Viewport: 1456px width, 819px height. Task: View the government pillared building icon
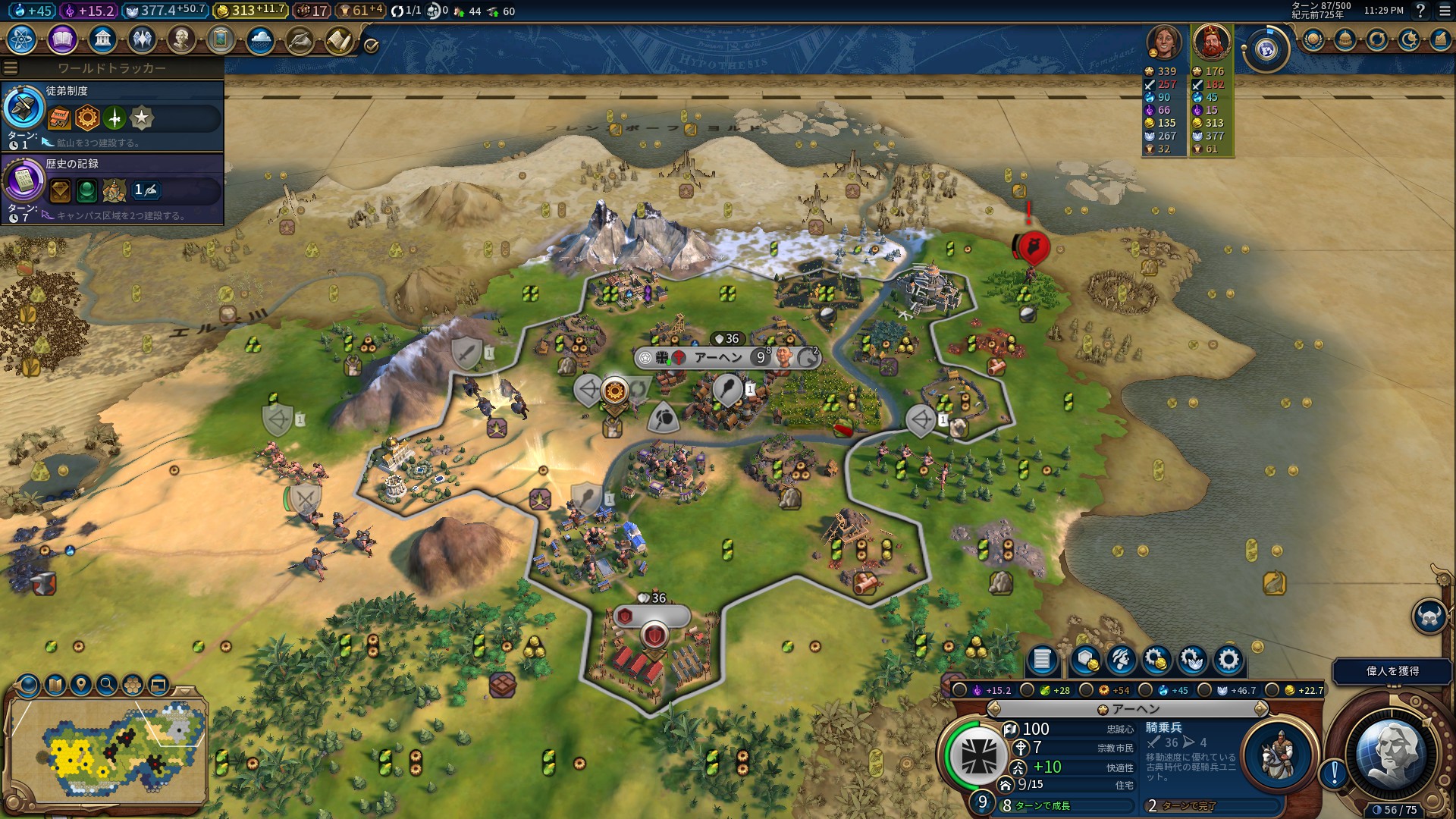[x=102, y=39]
